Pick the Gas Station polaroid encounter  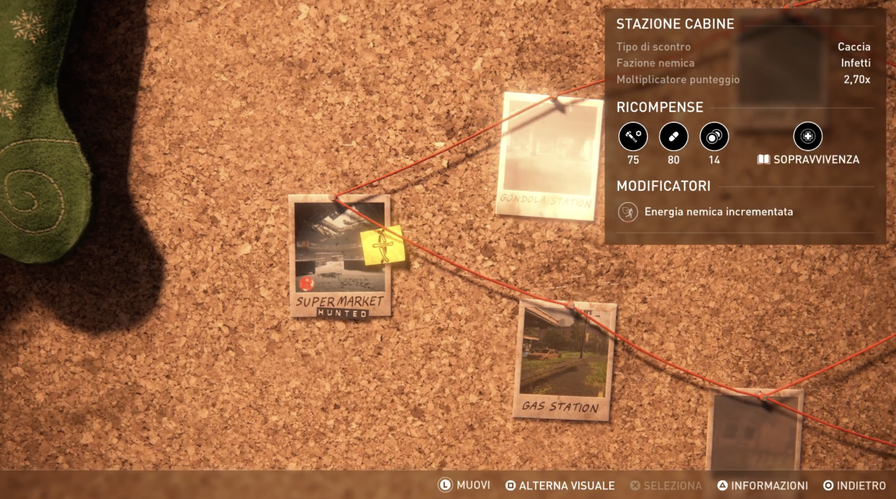pos(564,359)
